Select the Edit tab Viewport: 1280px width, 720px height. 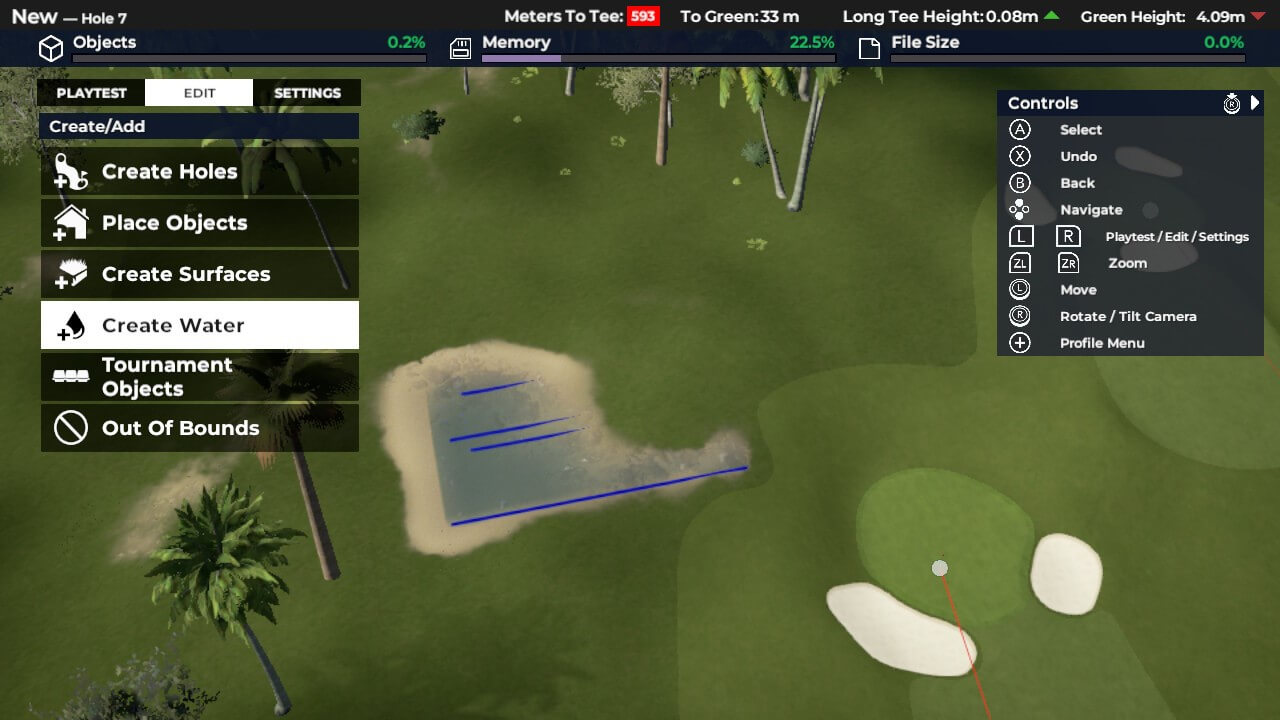(x=199, y=93)
